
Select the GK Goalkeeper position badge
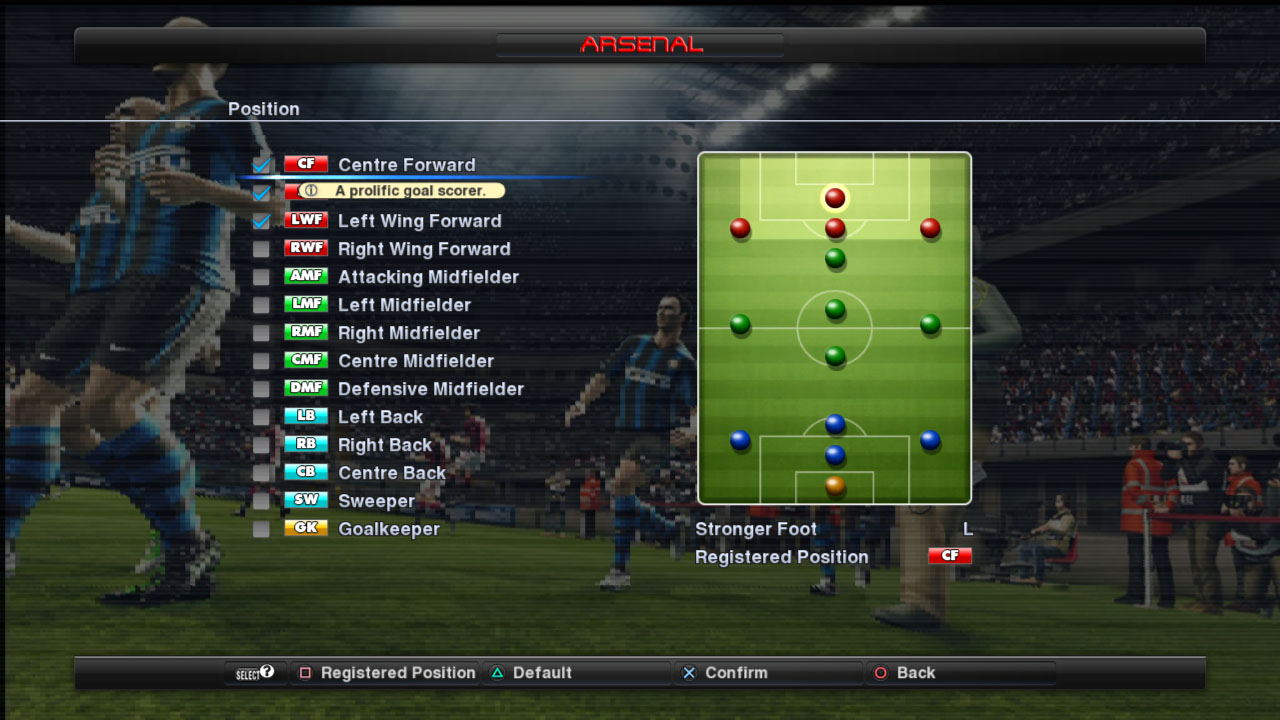tap(306, 528)
